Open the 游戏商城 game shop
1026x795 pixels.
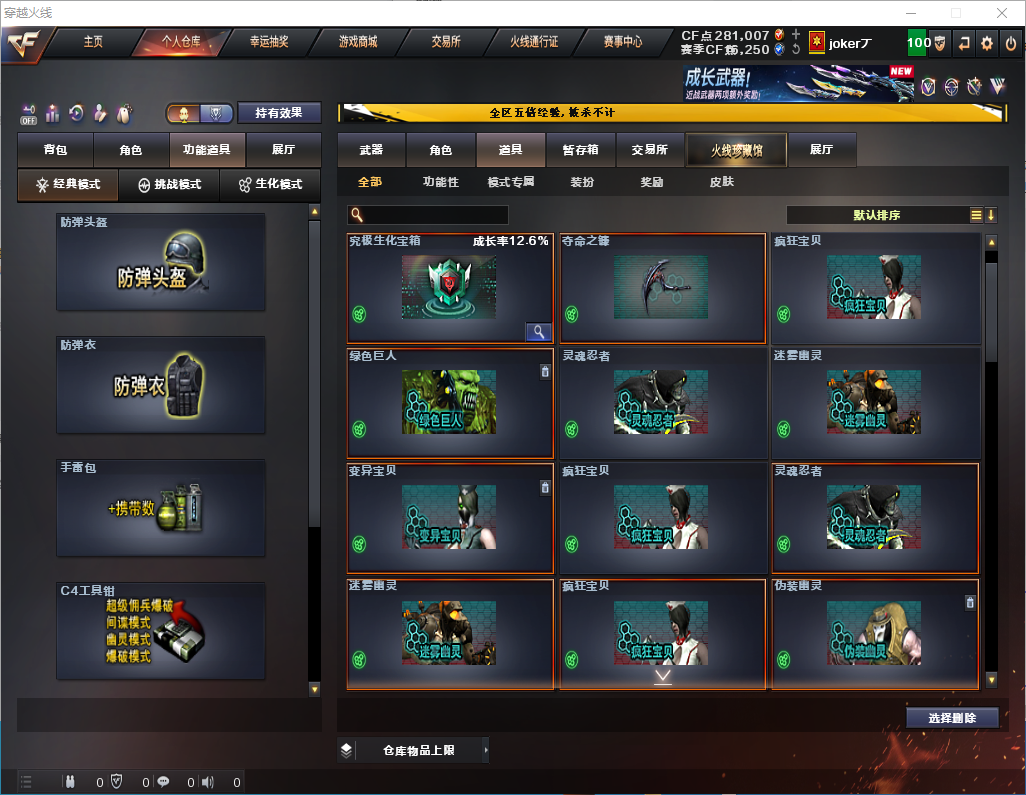pos(358,42)
